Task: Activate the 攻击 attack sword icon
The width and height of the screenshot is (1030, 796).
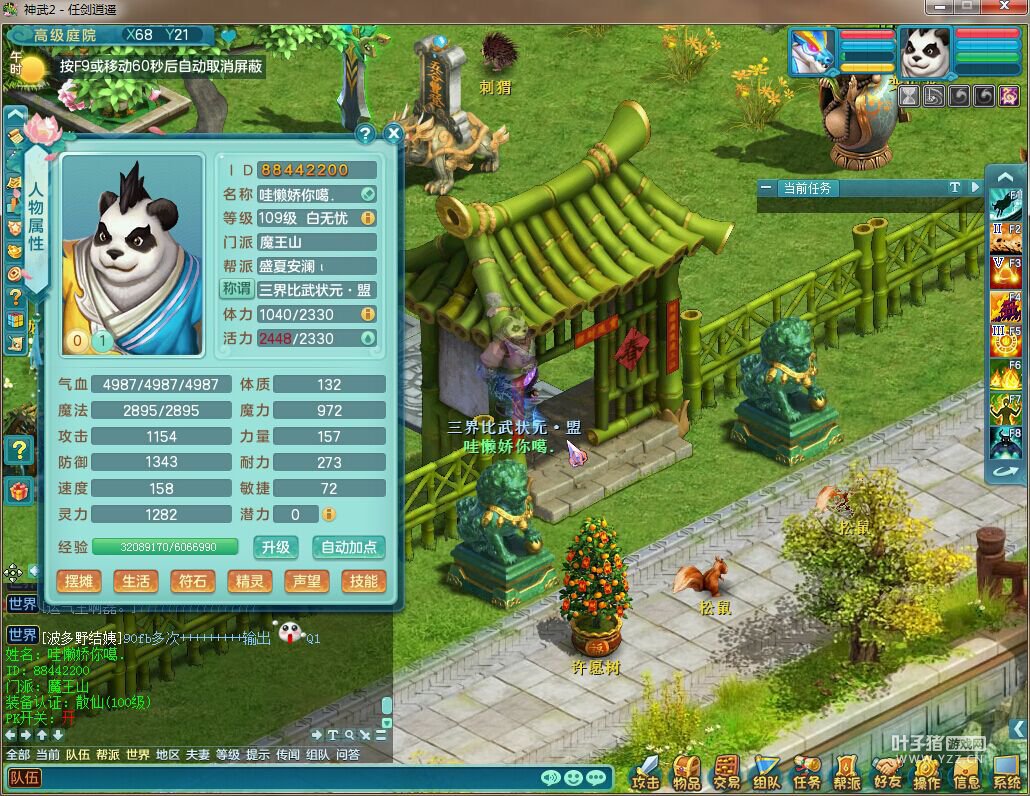Action: pyautogui.click(x=647, y=772)
